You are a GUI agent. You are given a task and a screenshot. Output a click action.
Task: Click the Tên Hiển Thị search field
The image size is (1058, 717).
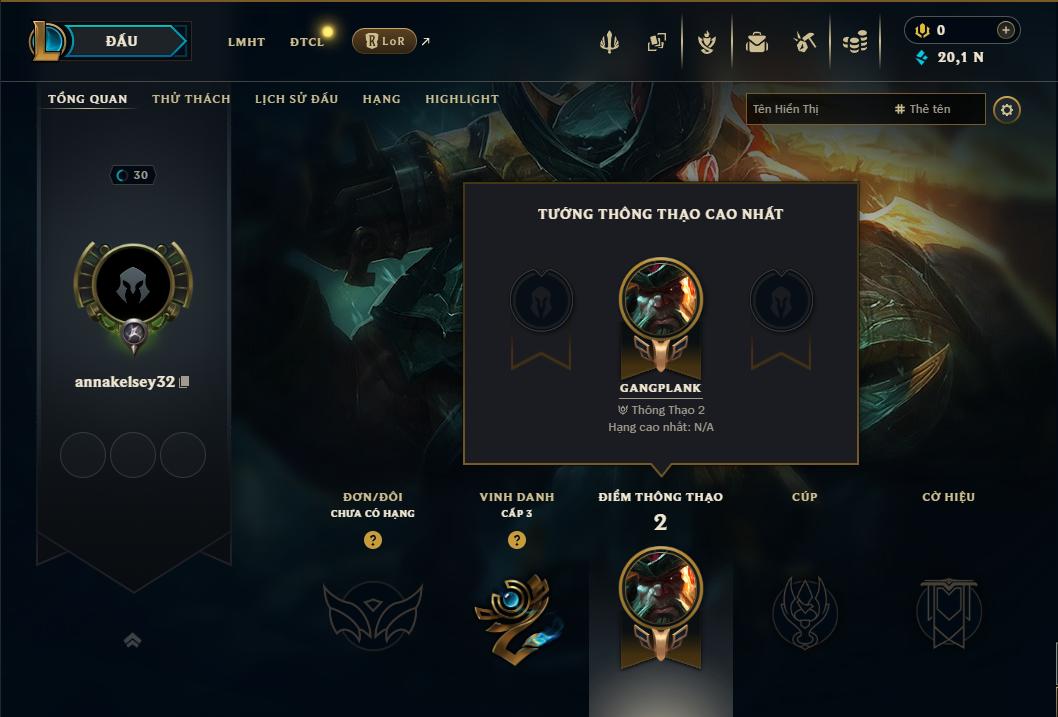(815, 109)
